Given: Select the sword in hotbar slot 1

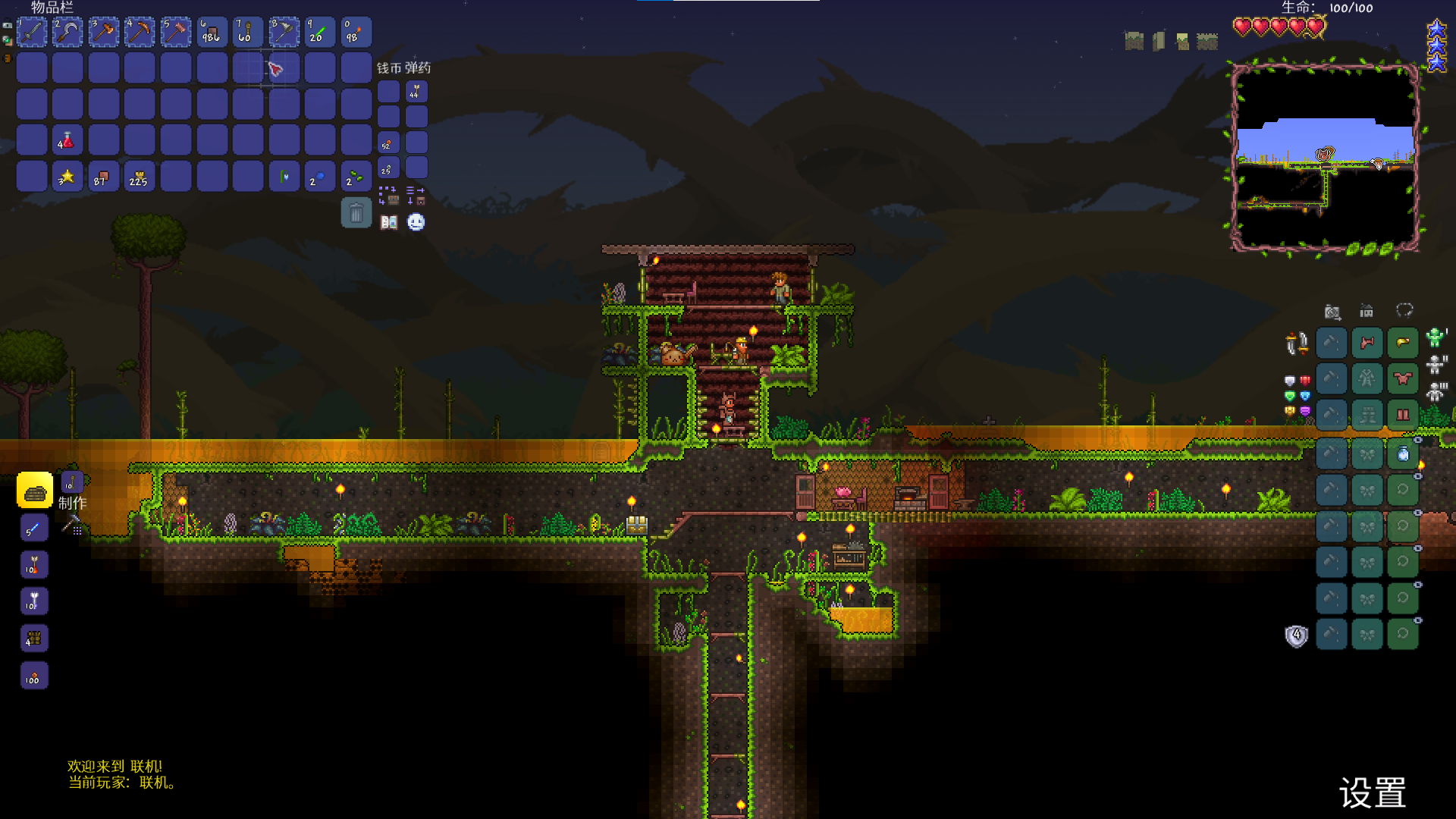Looking at the screenshot, I should tap(32, 33).
